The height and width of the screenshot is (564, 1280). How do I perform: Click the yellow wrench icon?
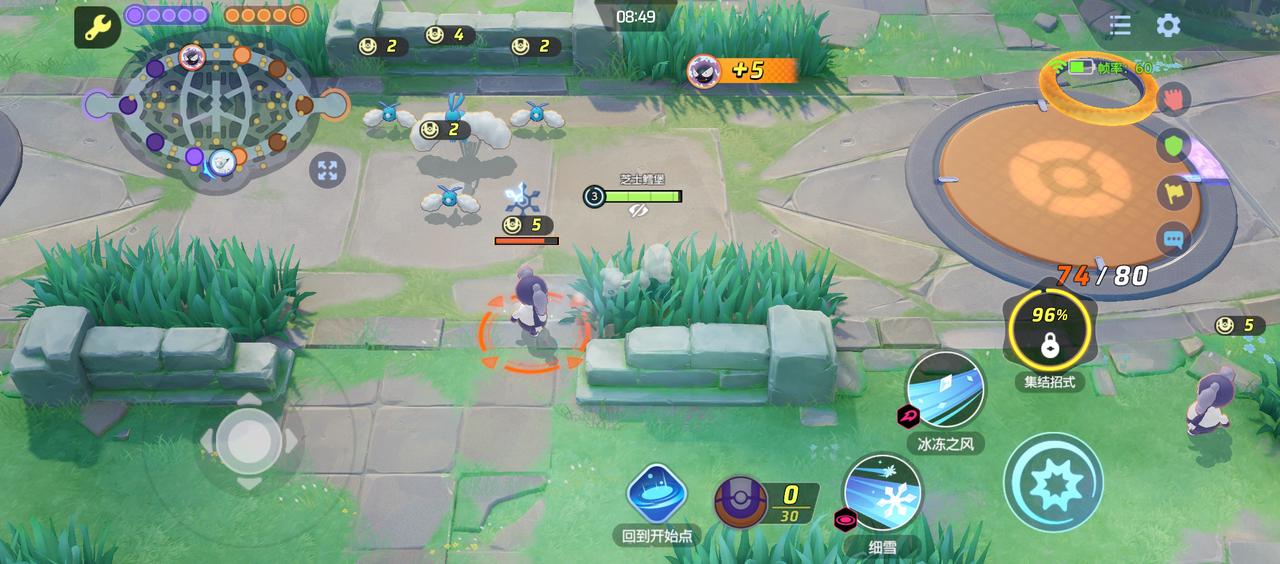(x=96, y=28)
